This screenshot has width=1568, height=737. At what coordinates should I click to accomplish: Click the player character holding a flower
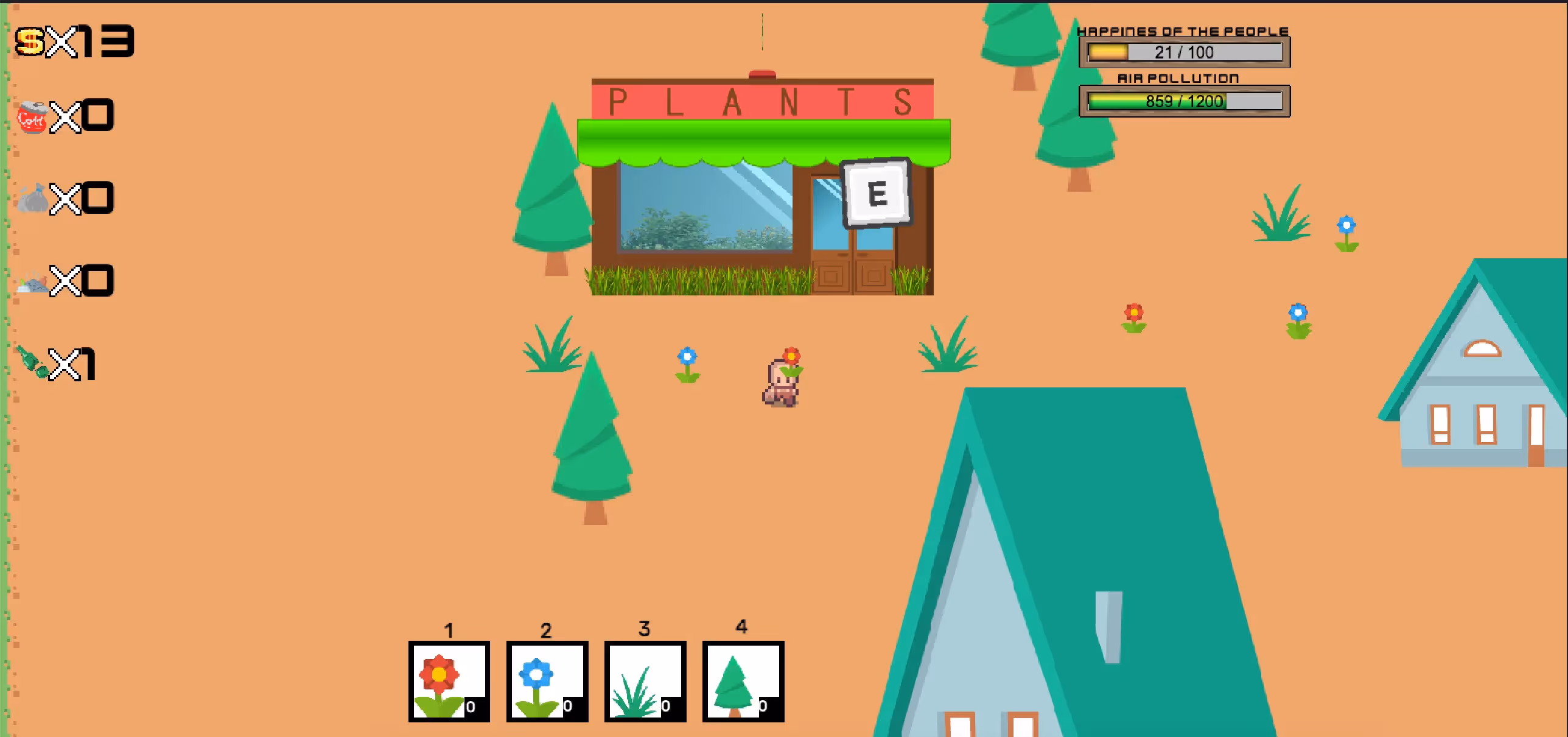click(781, 384)
